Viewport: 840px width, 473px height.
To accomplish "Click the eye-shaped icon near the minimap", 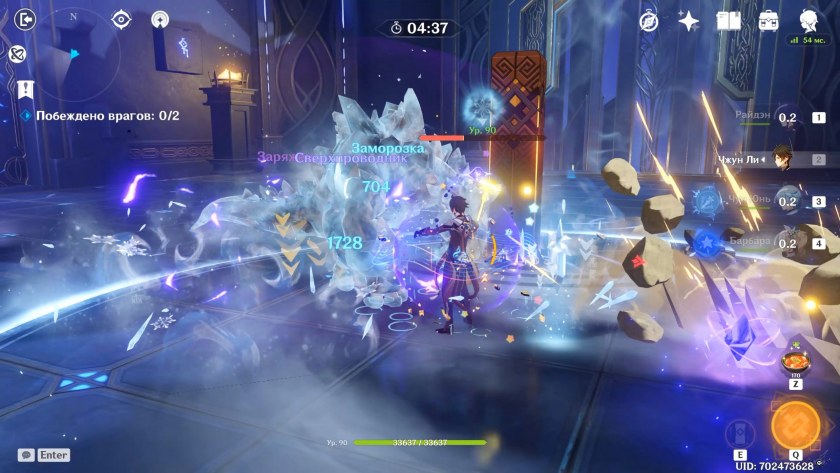I will click(121, 19).
